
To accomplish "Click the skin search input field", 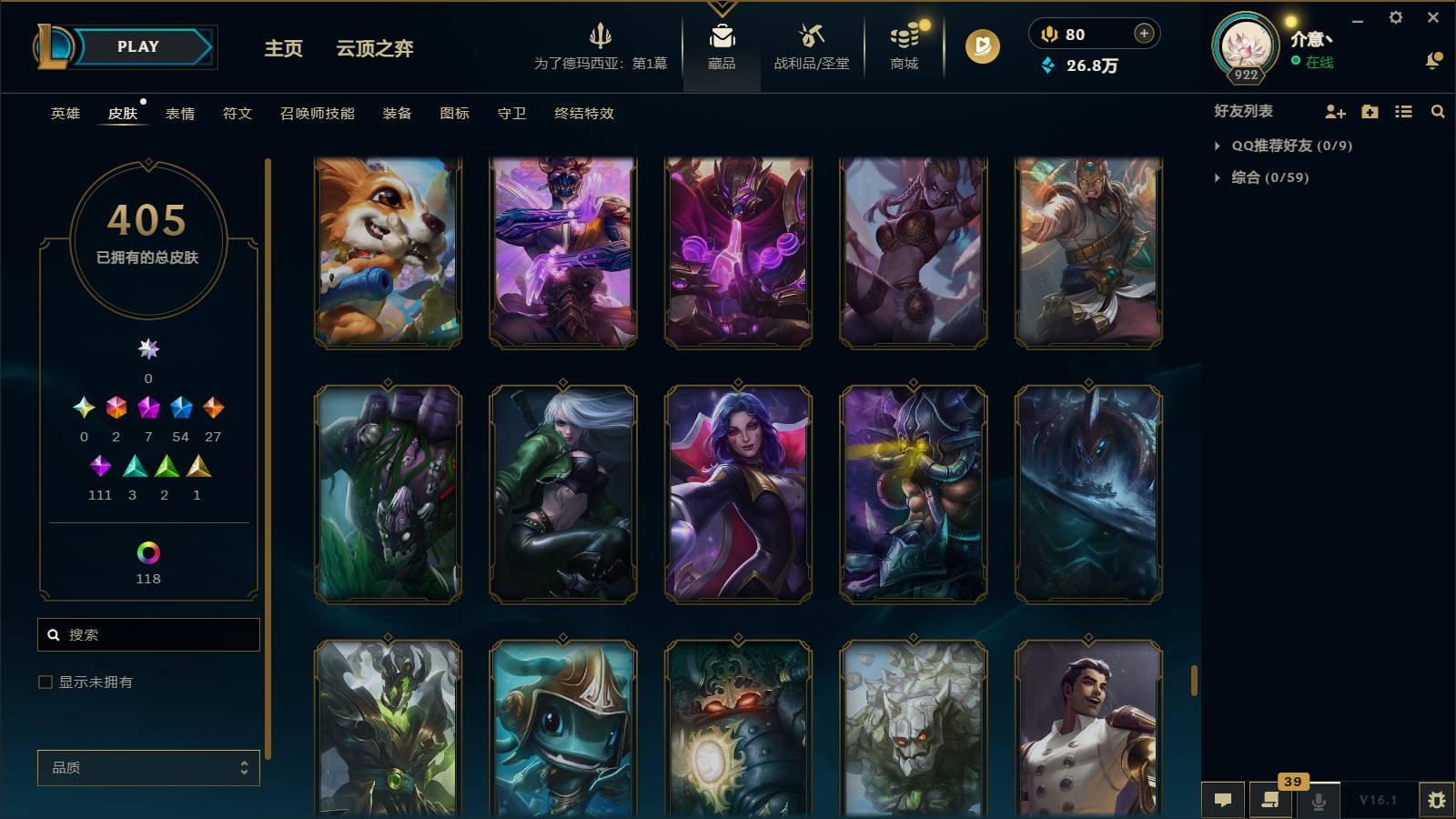I will (x=148, y=634).
